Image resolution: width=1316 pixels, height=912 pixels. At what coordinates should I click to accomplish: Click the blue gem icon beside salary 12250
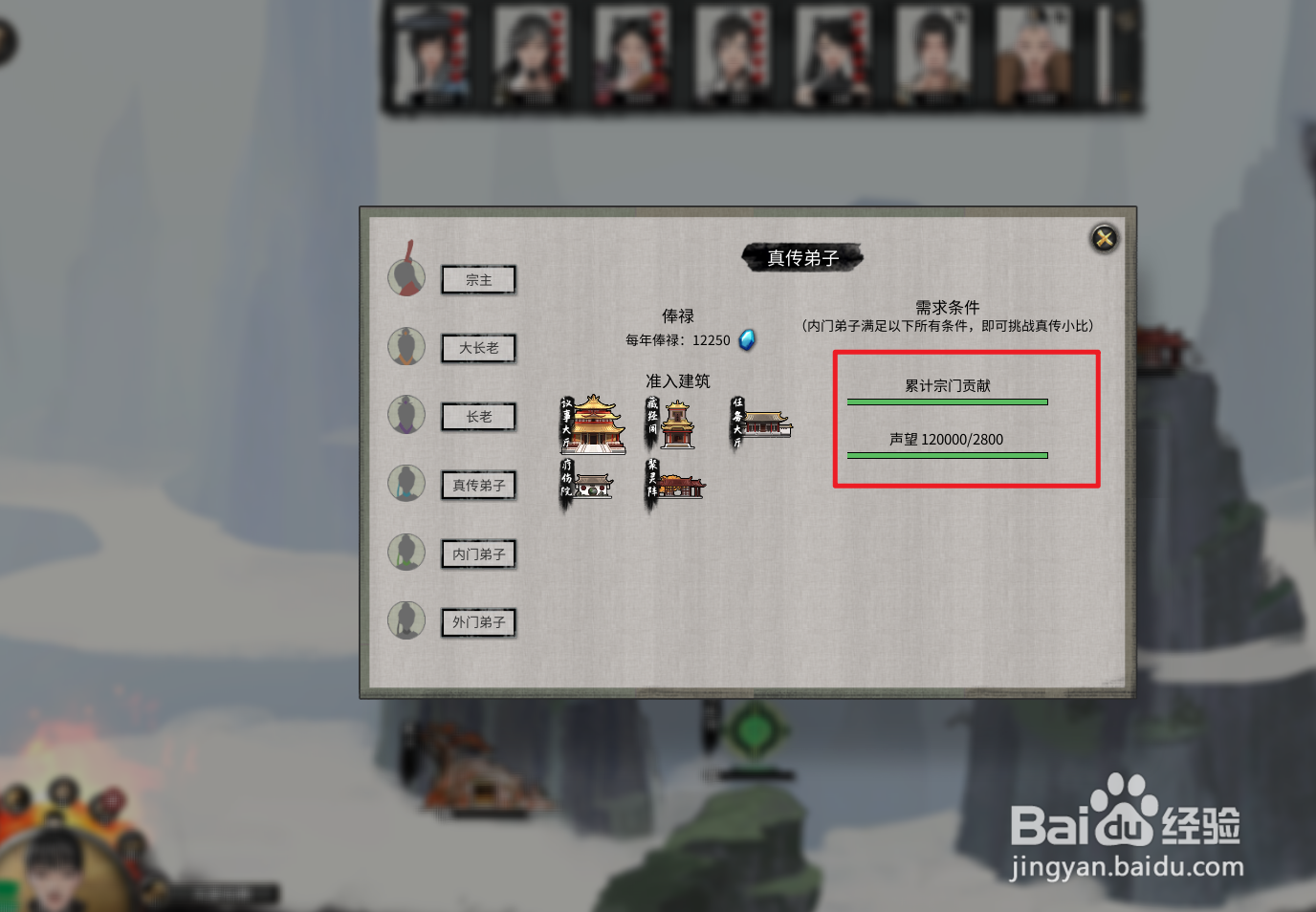[746, 339]
